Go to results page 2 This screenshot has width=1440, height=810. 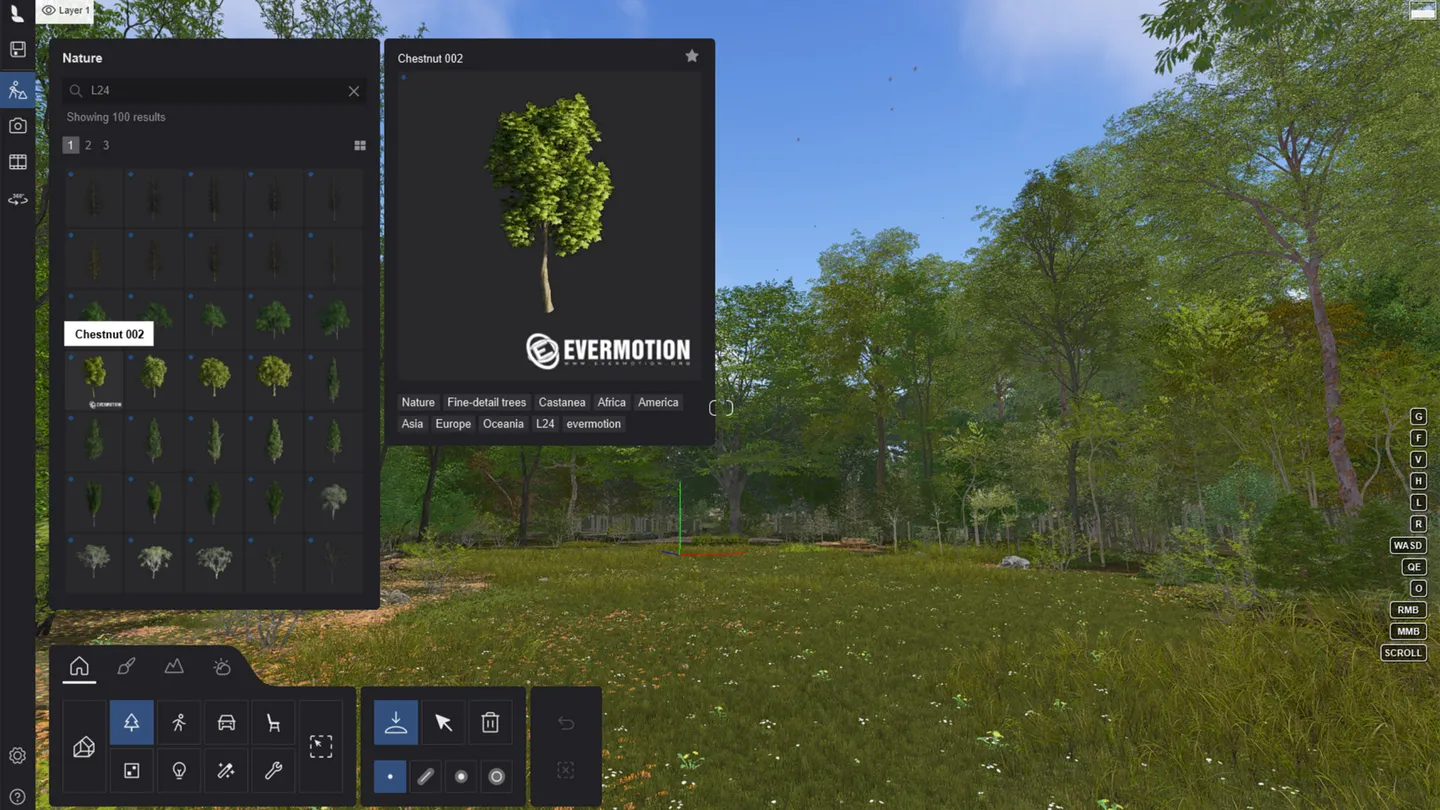coord(88,146)
